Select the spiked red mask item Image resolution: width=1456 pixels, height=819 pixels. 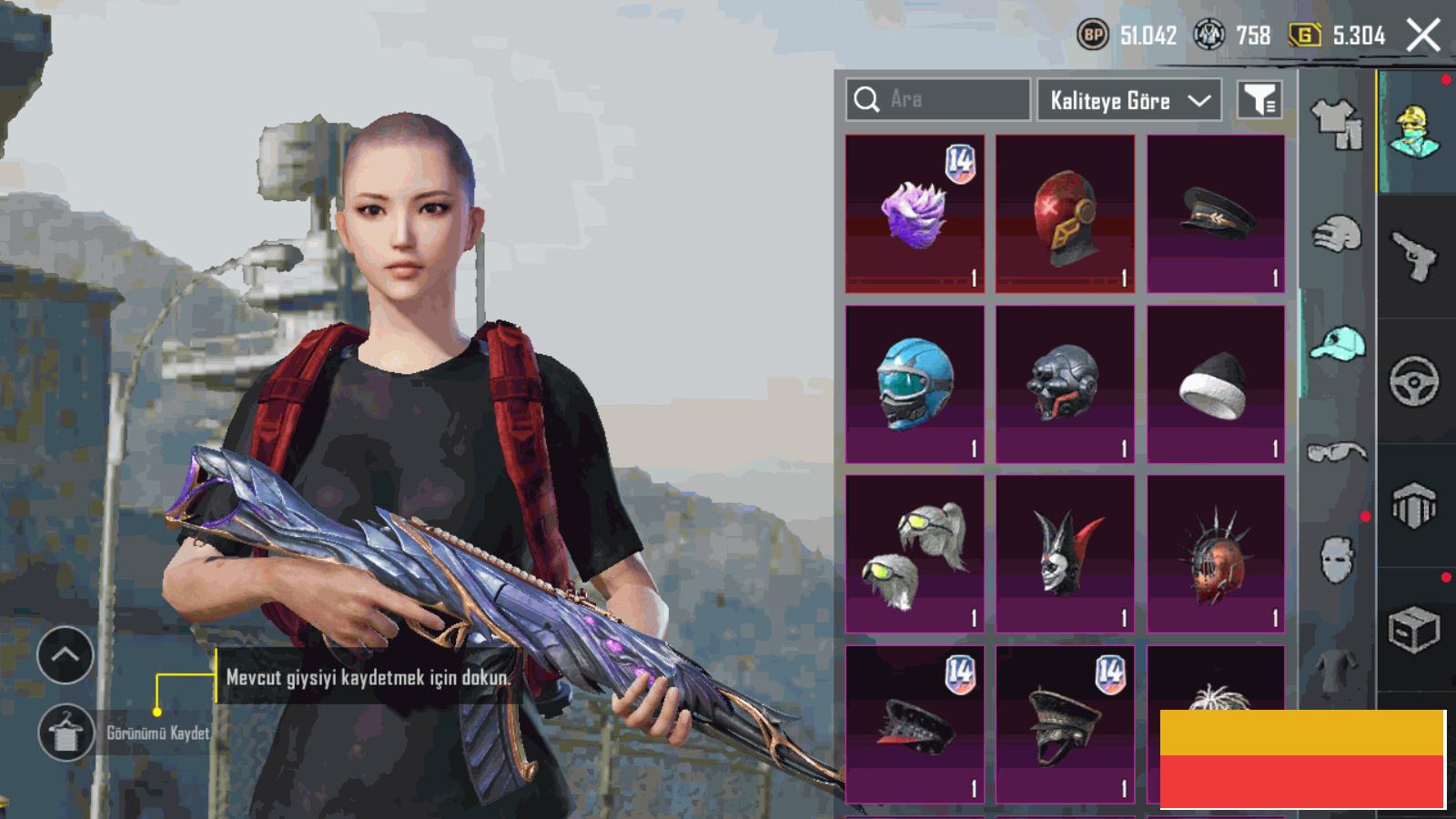pyautogui.click(x=1216, y=553)
